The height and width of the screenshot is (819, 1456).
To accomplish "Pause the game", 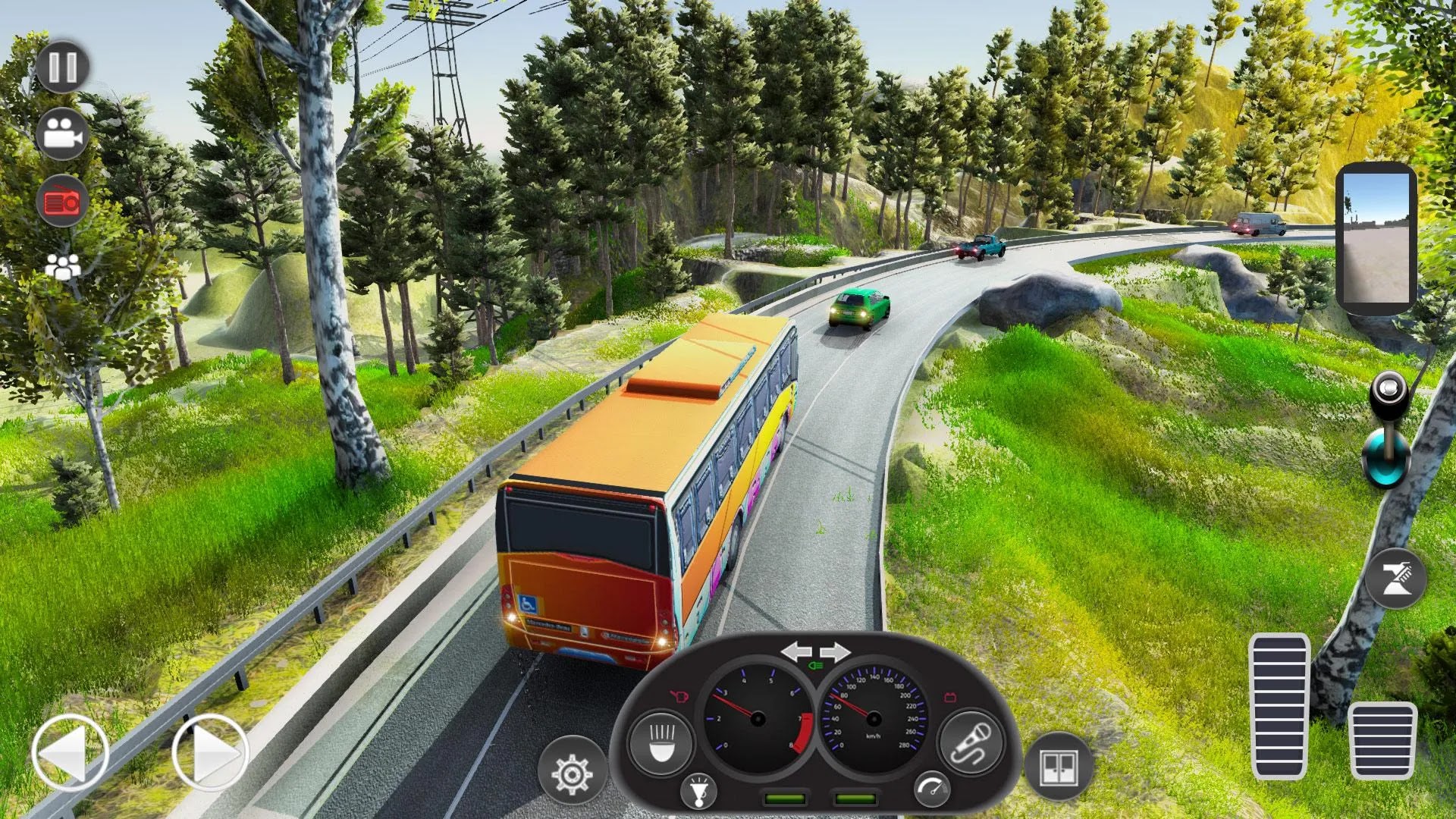I will point(62,67).
